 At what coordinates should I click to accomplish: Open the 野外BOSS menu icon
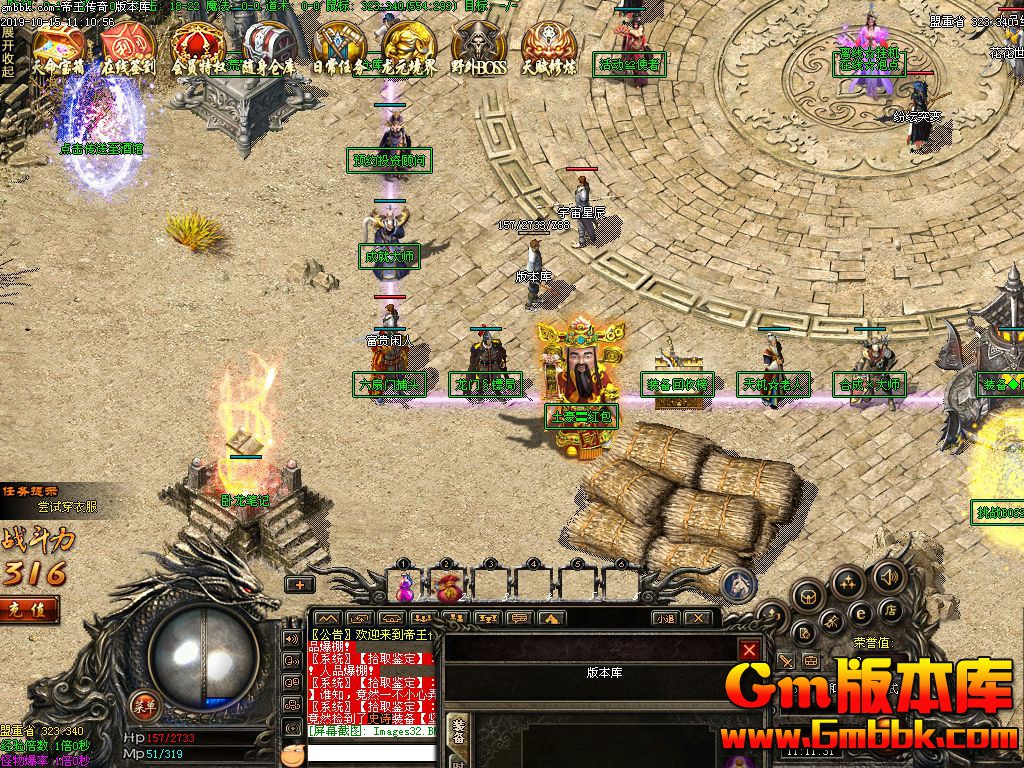pyautogui.click(x=478, y=46)
